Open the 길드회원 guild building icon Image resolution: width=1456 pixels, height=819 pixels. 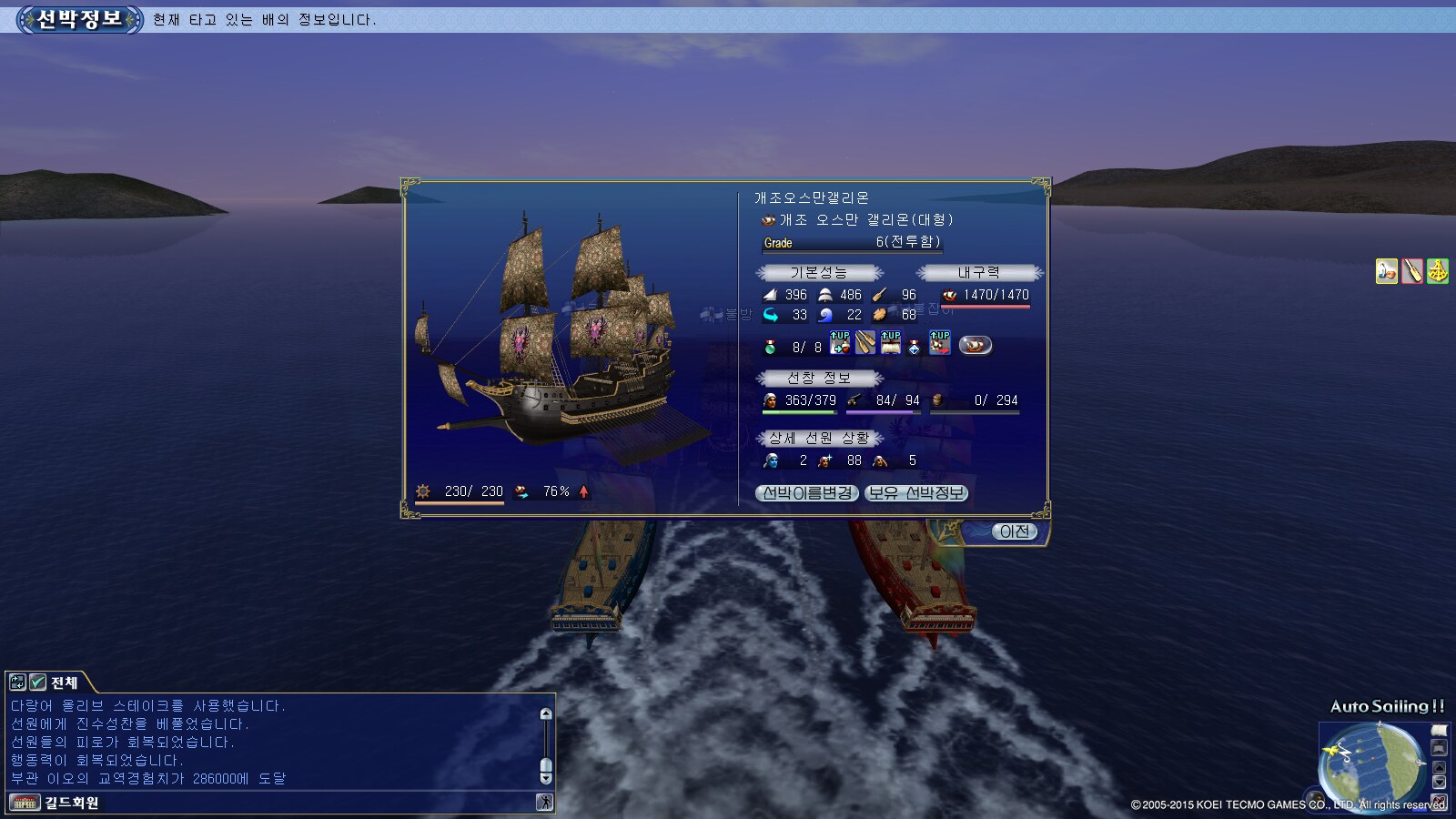25,803
